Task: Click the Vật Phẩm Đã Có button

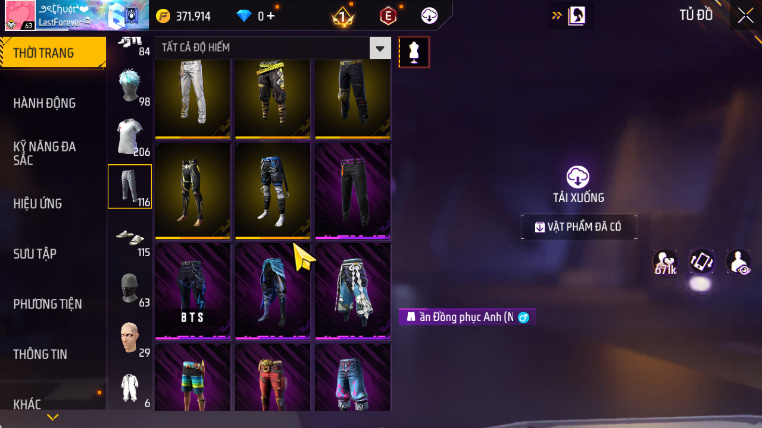Action: click(578, 227)
